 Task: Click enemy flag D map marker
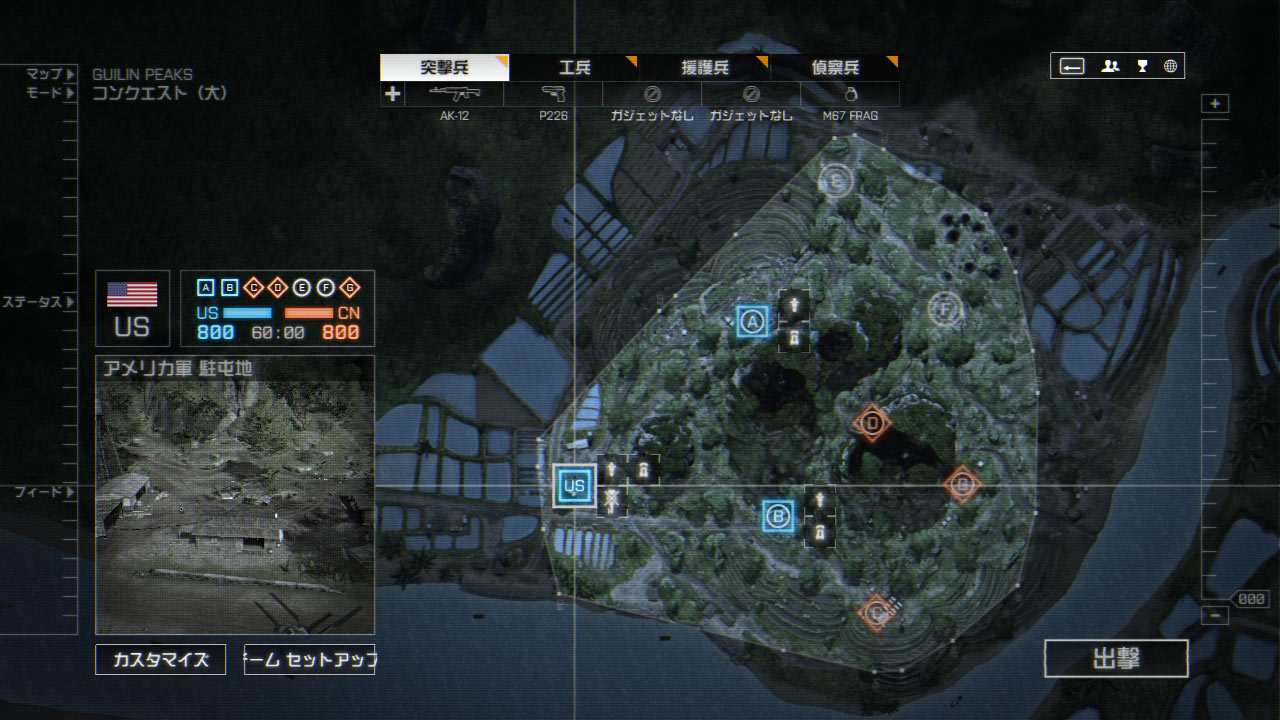point(872,423)
